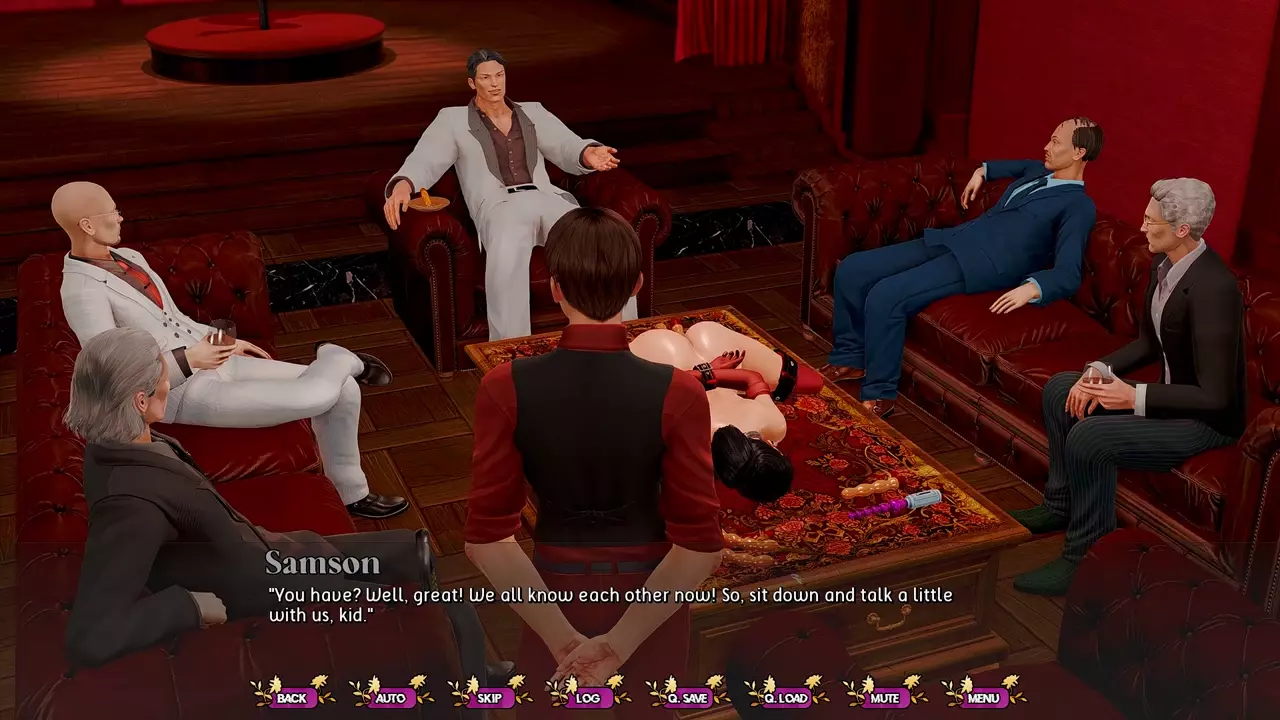
Task: Enable AUTO dialogue advance
Action: coord(390,697)
